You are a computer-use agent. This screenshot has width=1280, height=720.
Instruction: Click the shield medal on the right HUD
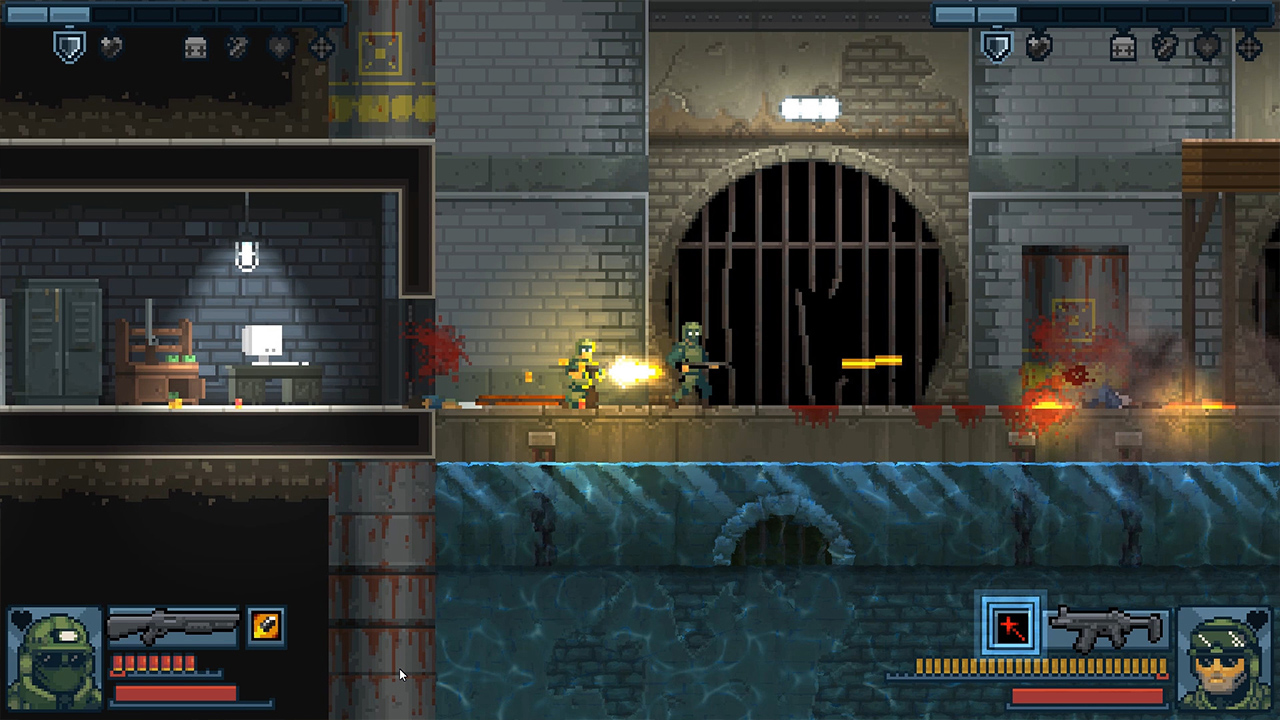tap(996, 47)
